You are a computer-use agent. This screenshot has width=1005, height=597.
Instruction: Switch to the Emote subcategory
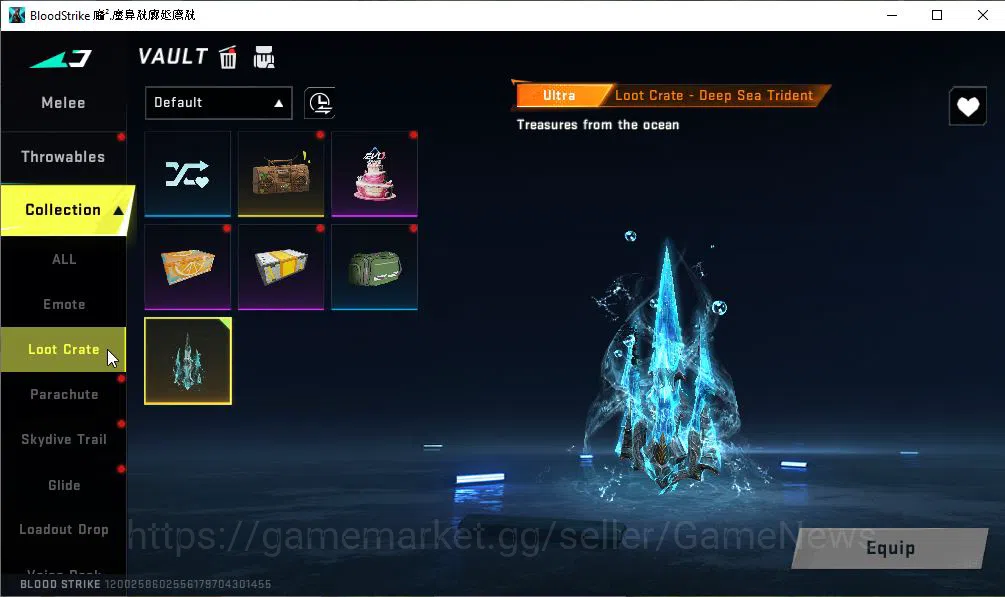pyautogui.click(x=63, y=304)
